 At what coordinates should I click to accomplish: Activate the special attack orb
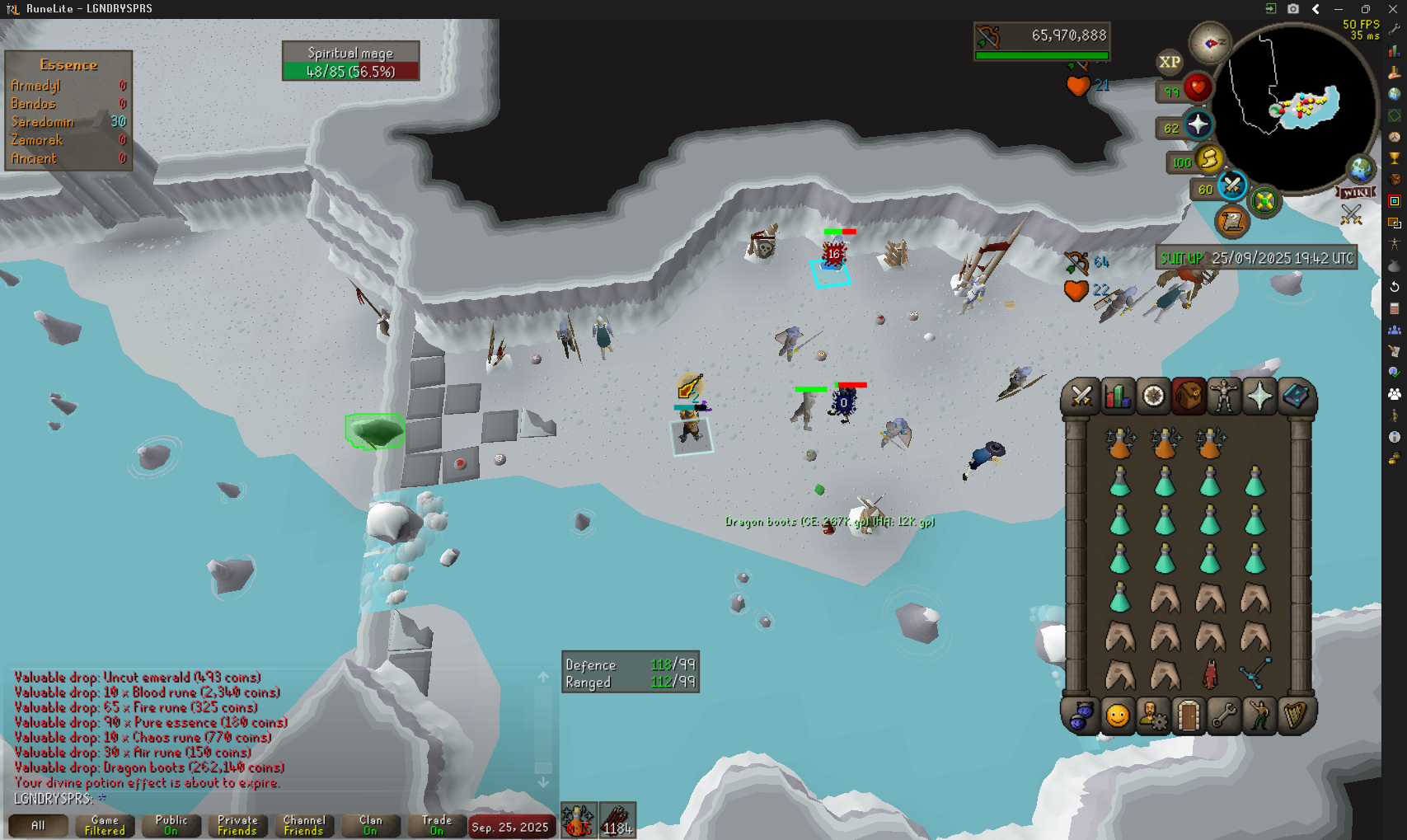pyautogui.click(x=1231, y=185)
